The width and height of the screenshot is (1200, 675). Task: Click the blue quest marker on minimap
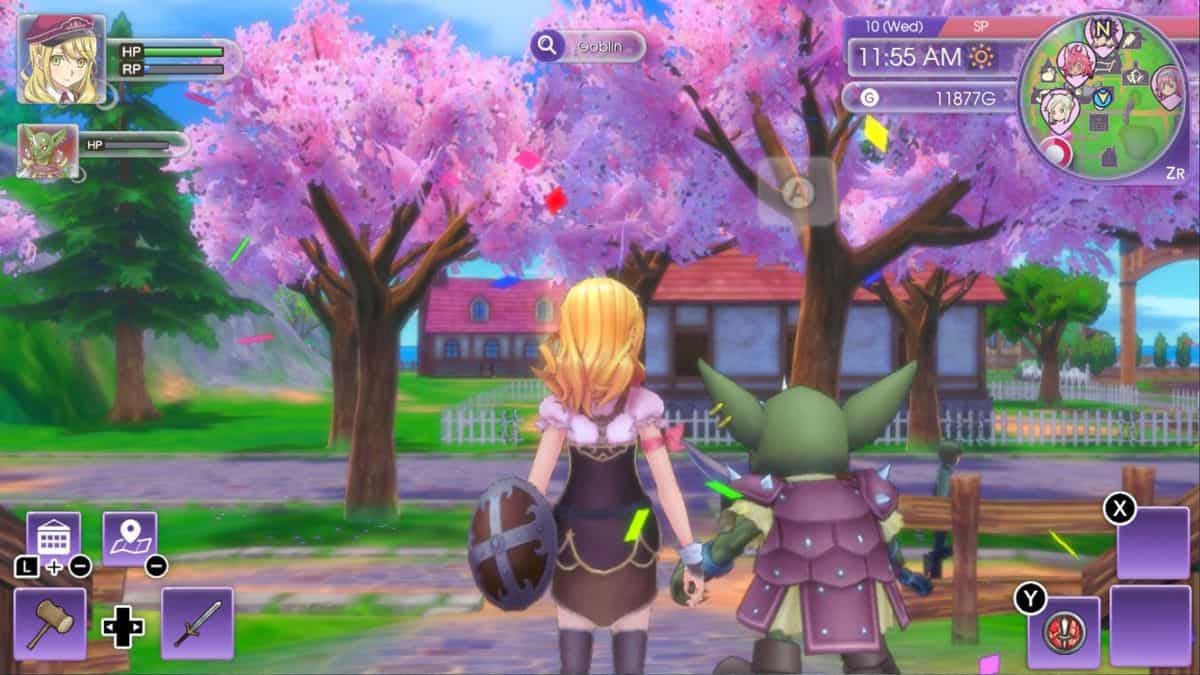(1103, 98)
